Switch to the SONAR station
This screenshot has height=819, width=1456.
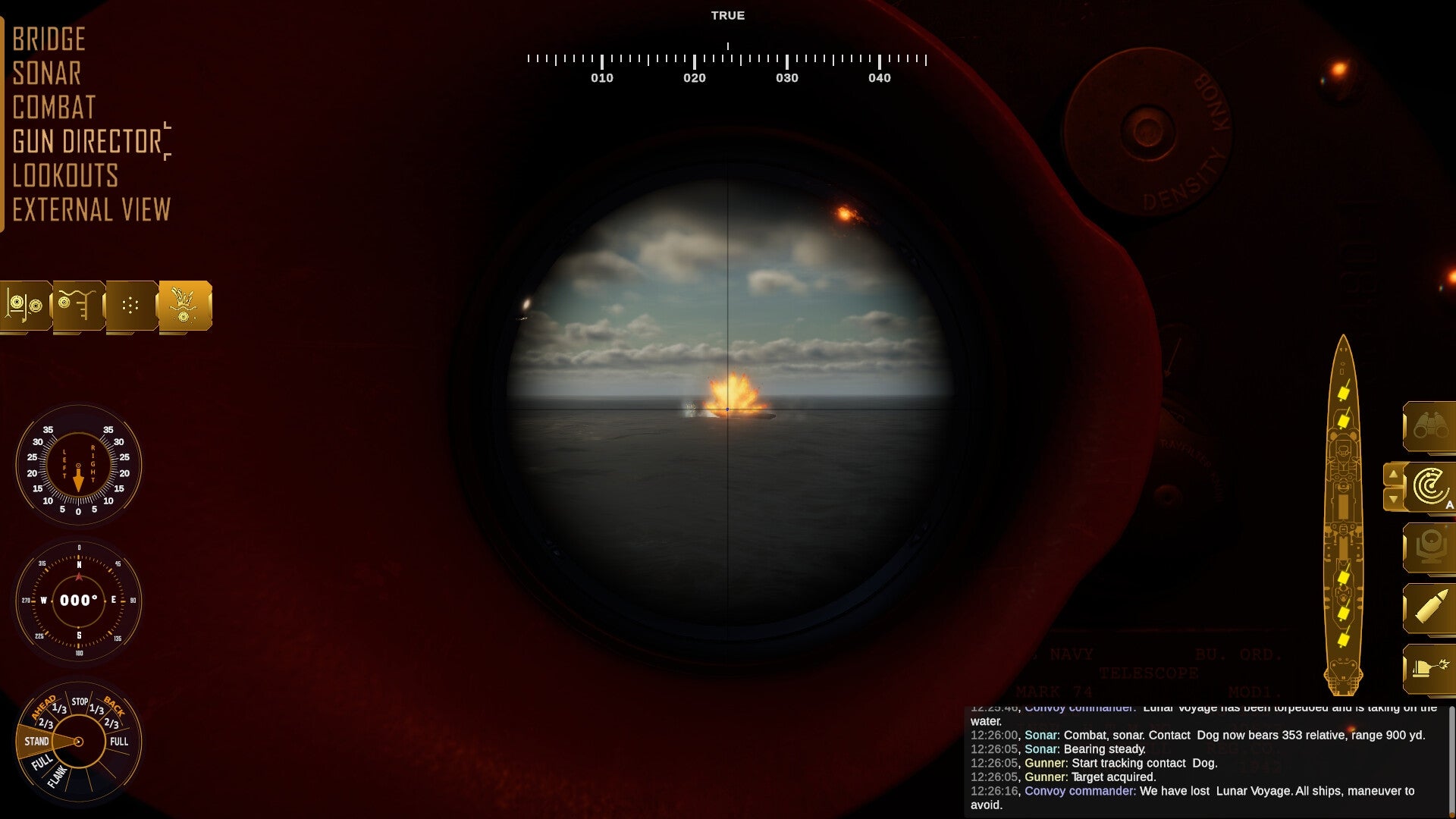[x=47, y=74]
